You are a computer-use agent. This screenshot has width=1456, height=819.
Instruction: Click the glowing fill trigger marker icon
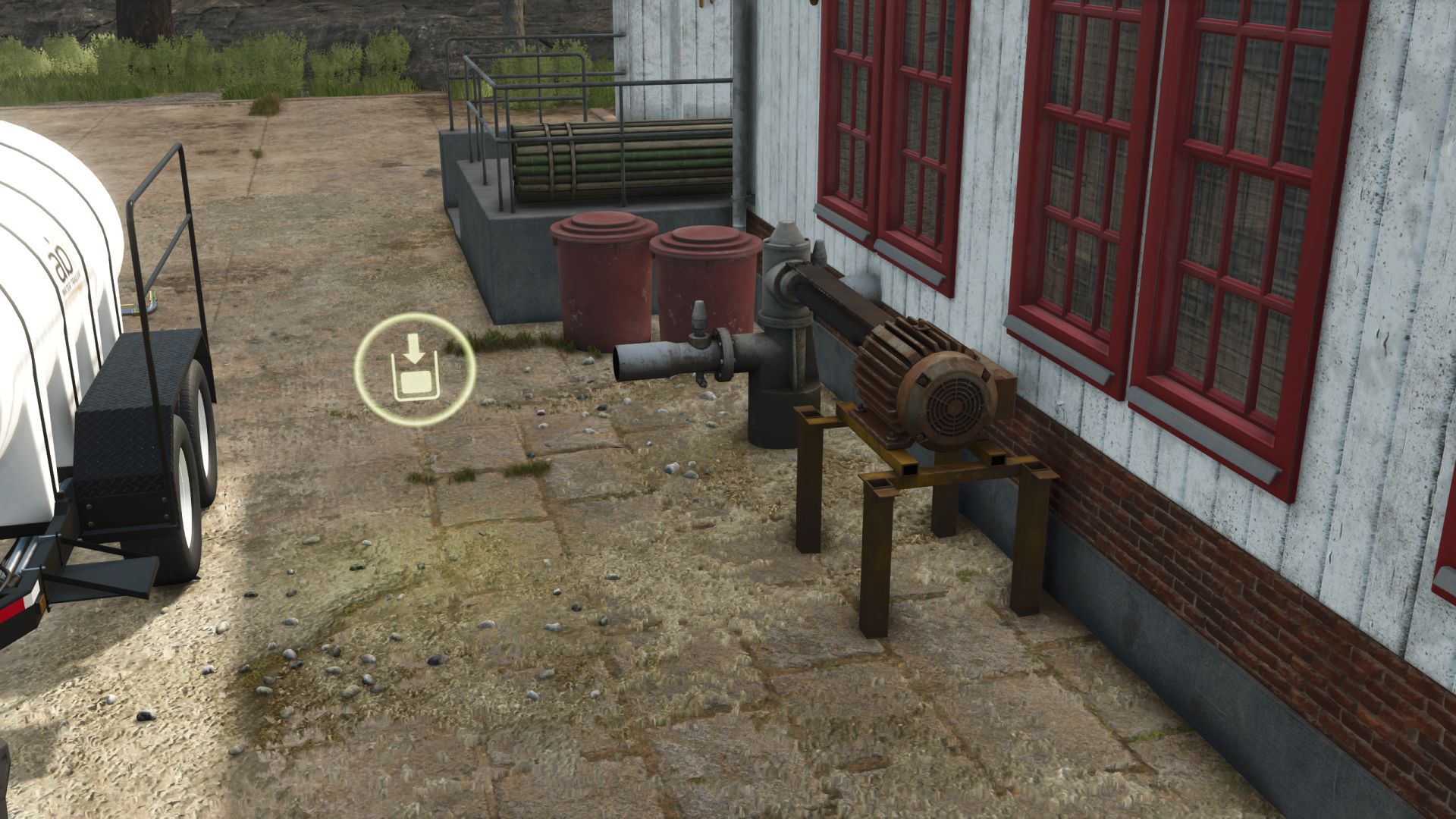pos(414,369)
